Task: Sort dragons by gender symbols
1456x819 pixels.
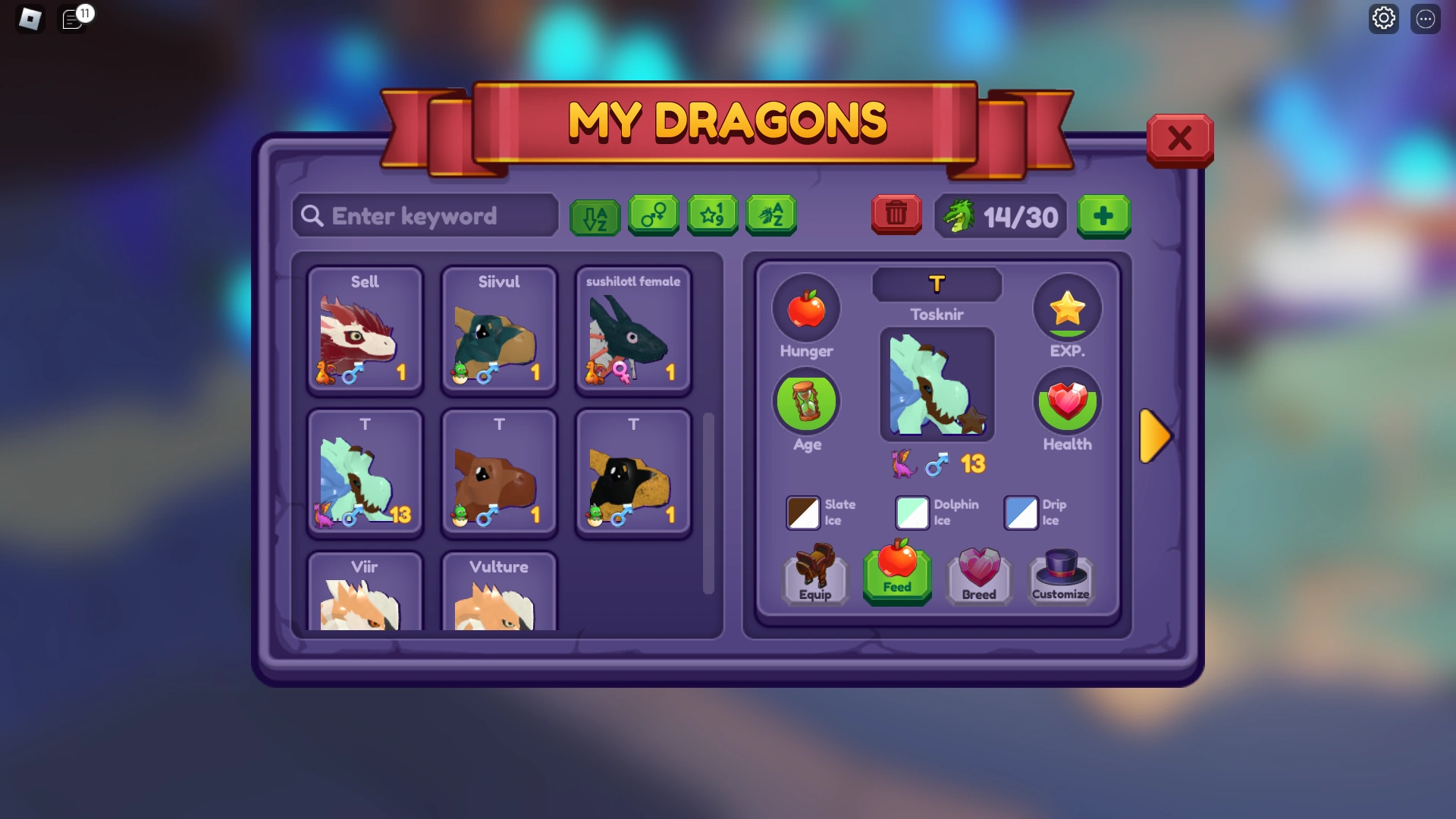Action: point(654,216)
